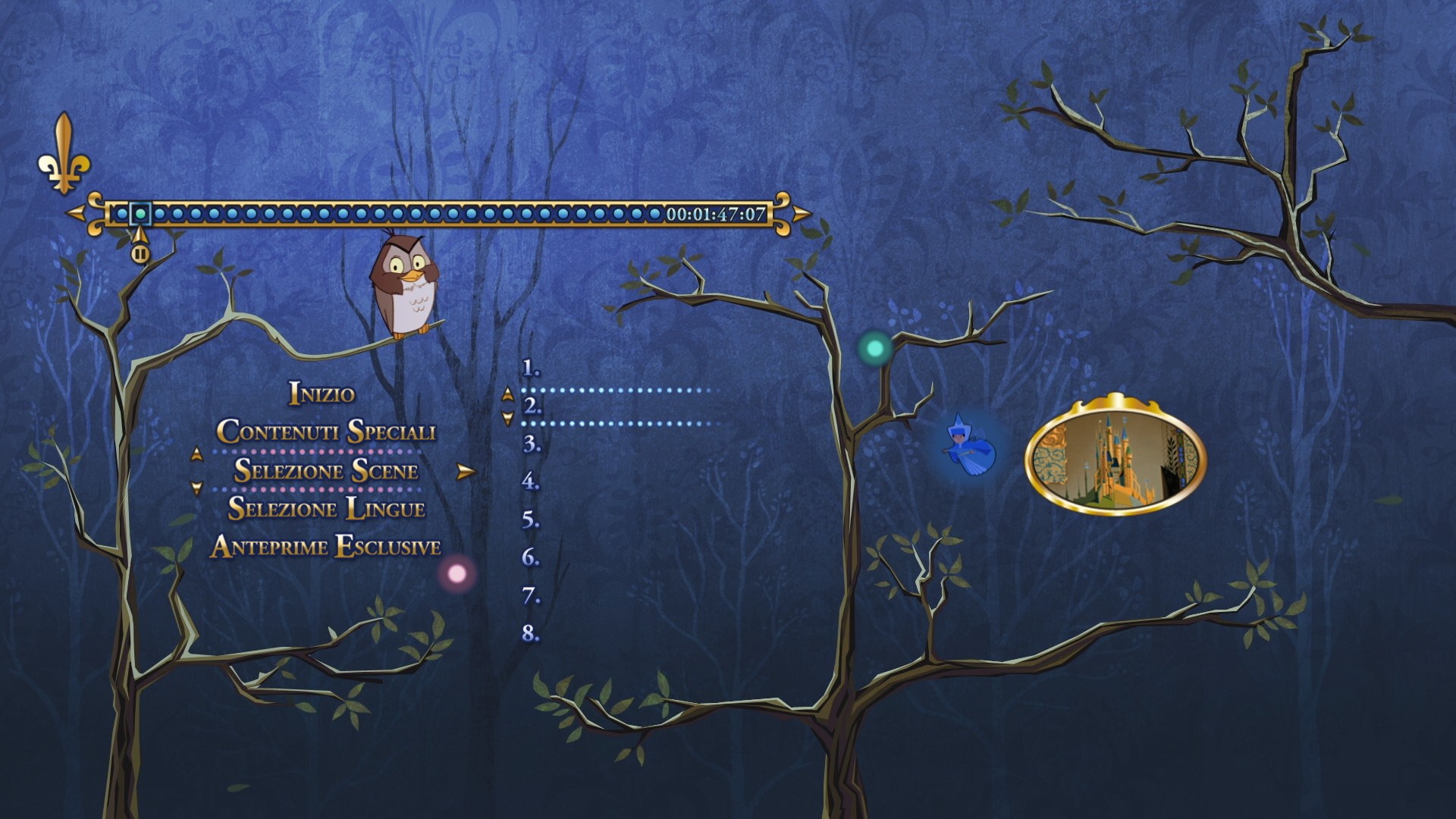Choose Selezione Scene
Screen dimensions: 1456x819
click(326, 471)
